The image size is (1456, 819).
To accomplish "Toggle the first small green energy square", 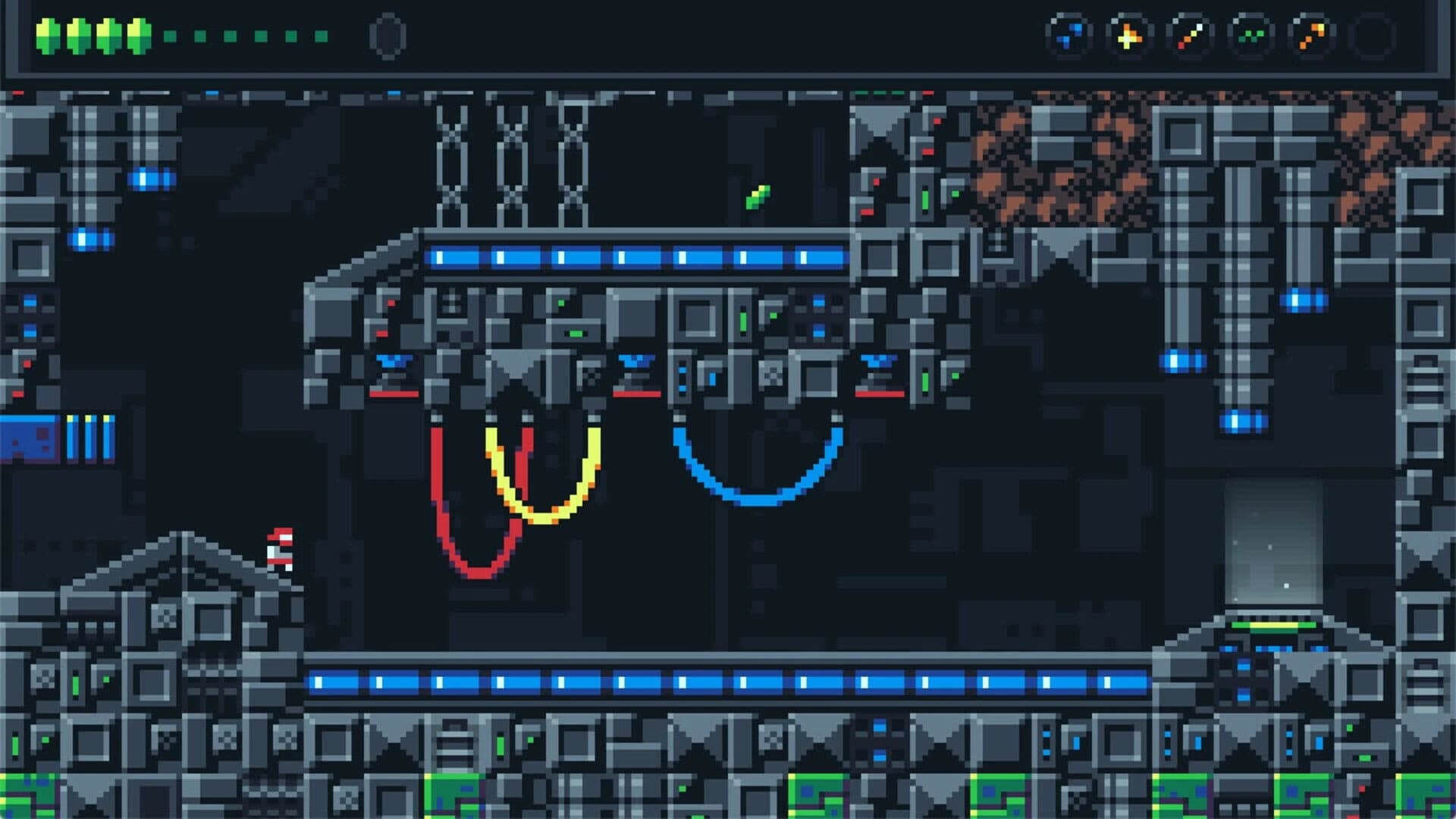I will [170, 34].
